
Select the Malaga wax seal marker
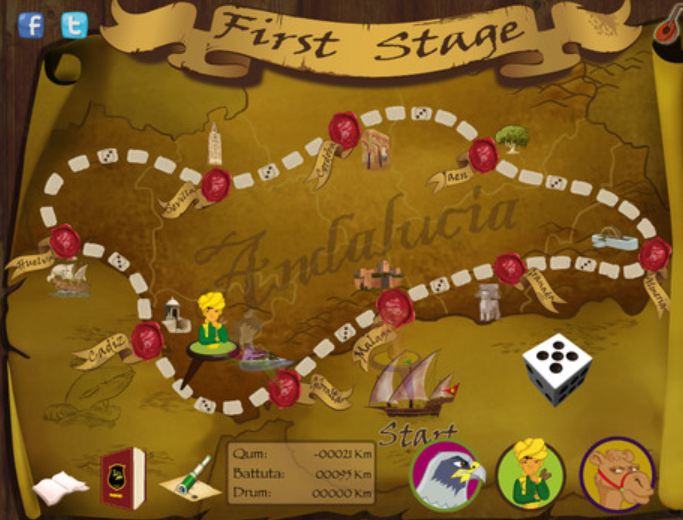click(395, 307)
